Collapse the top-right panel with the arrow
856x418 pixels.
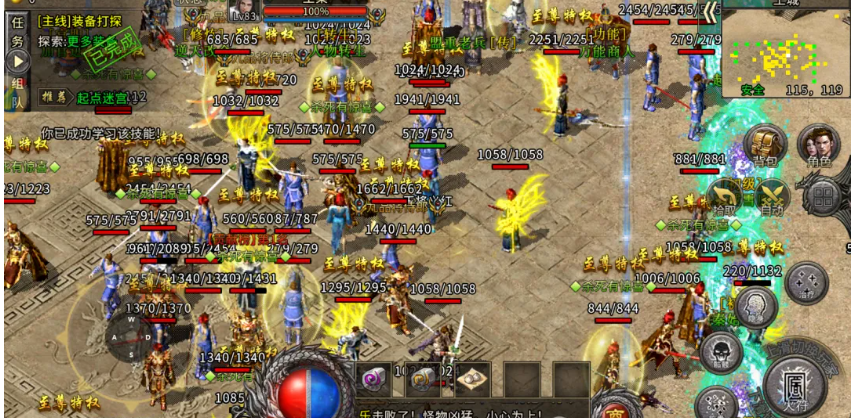coord(709,12)
